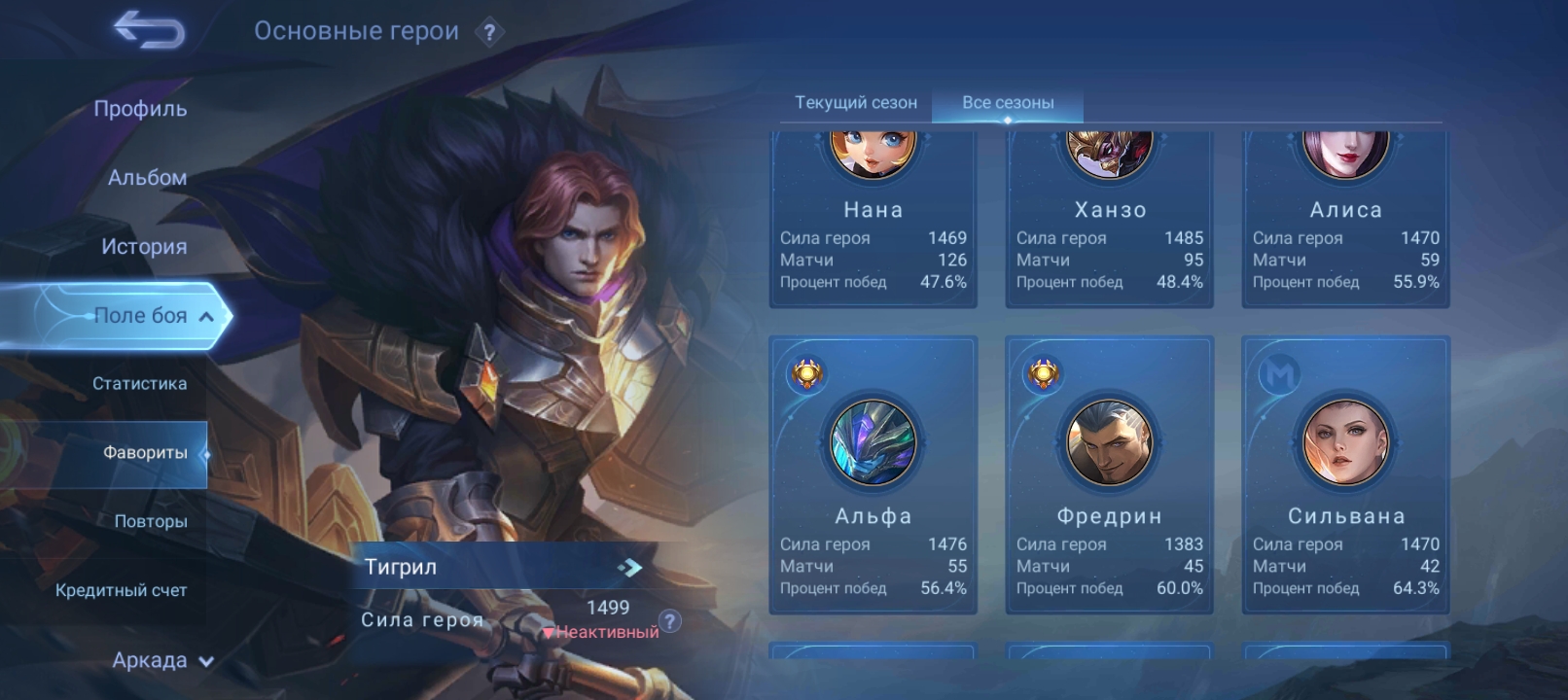Image resolution: width=1568 pixels, height=700 pixels.
Task: Pick the Фредрин hero card
Action: [1109, 474]
